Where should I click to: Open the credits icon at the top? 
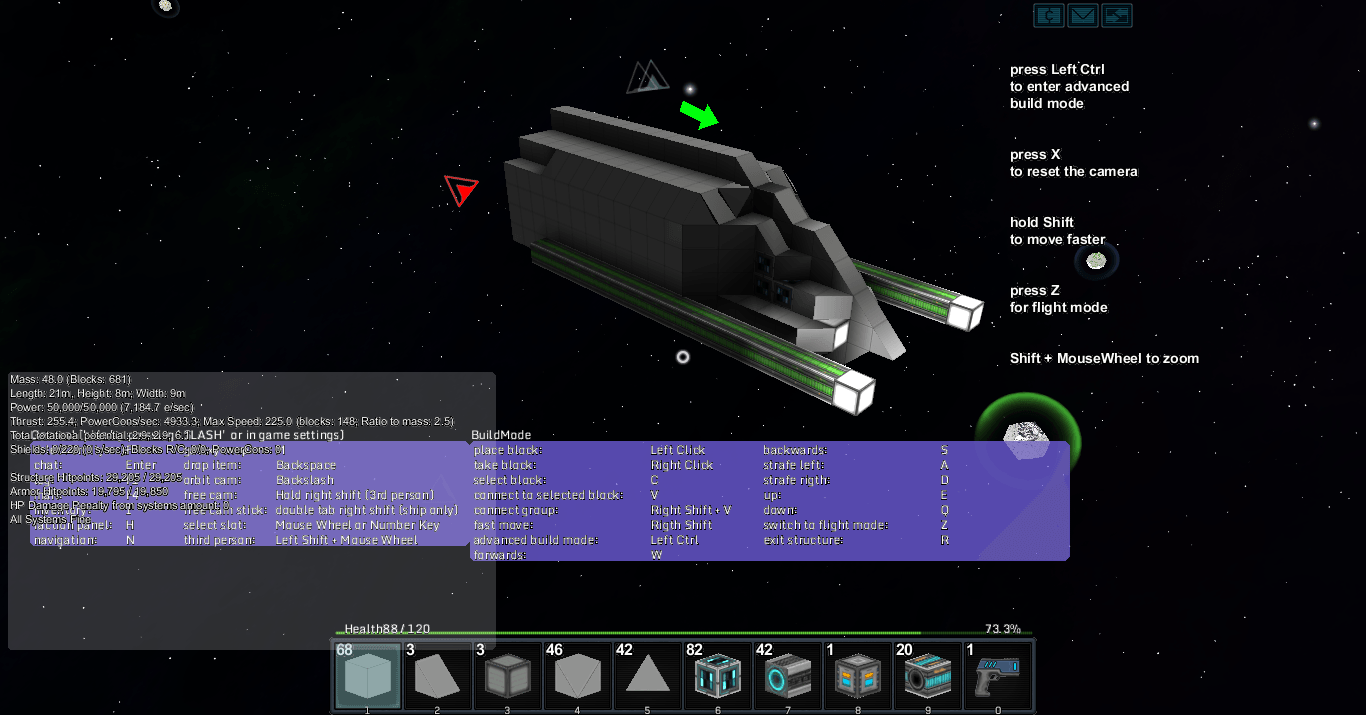pos(1048,15)
